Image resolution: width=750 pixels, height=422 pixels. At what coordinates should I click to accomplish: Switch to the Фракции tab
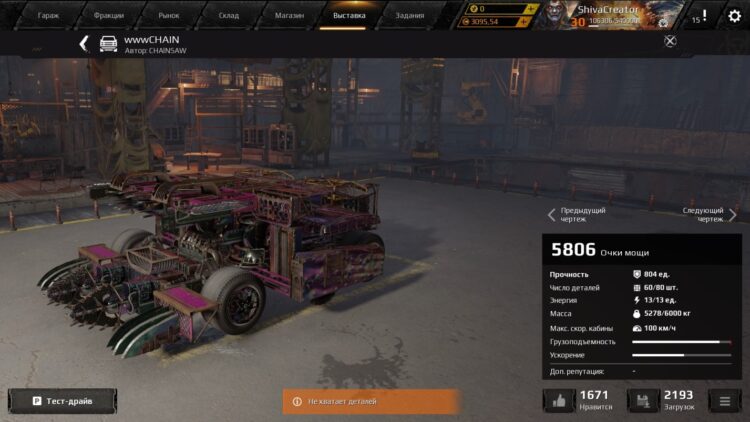point(109,15)
